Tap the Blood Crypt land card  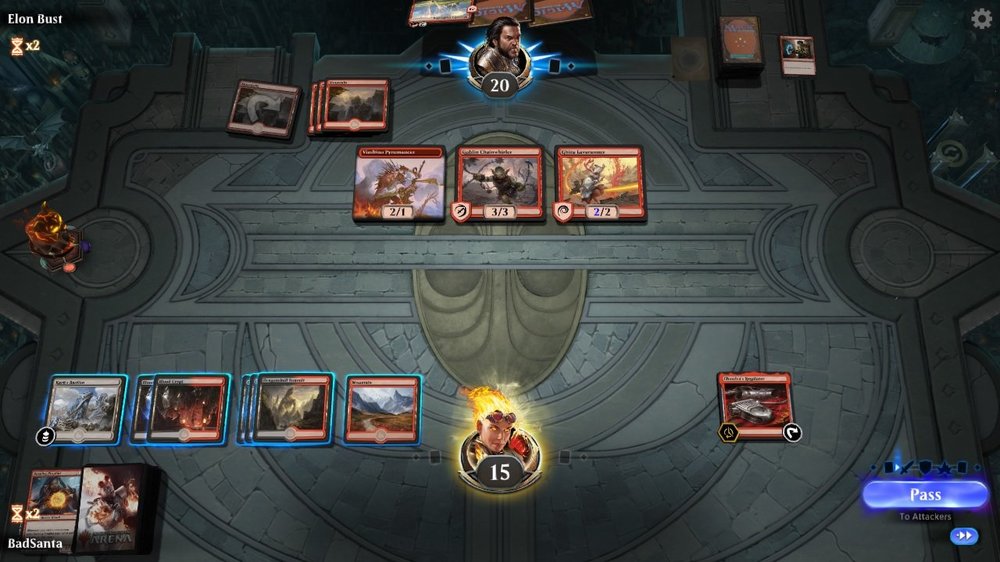pyautogui.click(x=190, y=408)
